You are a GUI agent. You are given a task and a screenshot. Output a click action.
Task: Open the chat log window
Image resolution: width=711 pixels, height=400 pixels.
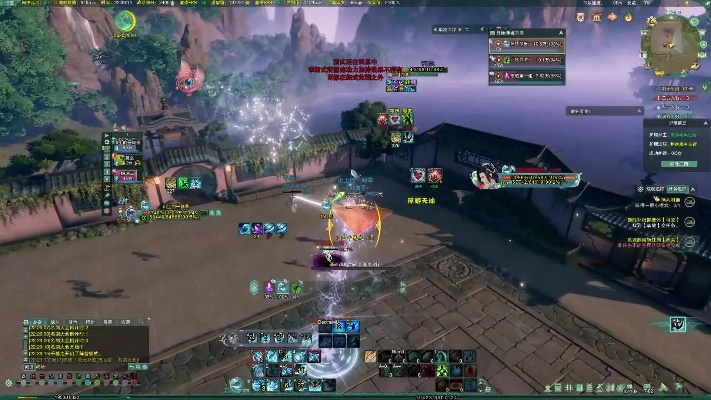tap(85, 344)
